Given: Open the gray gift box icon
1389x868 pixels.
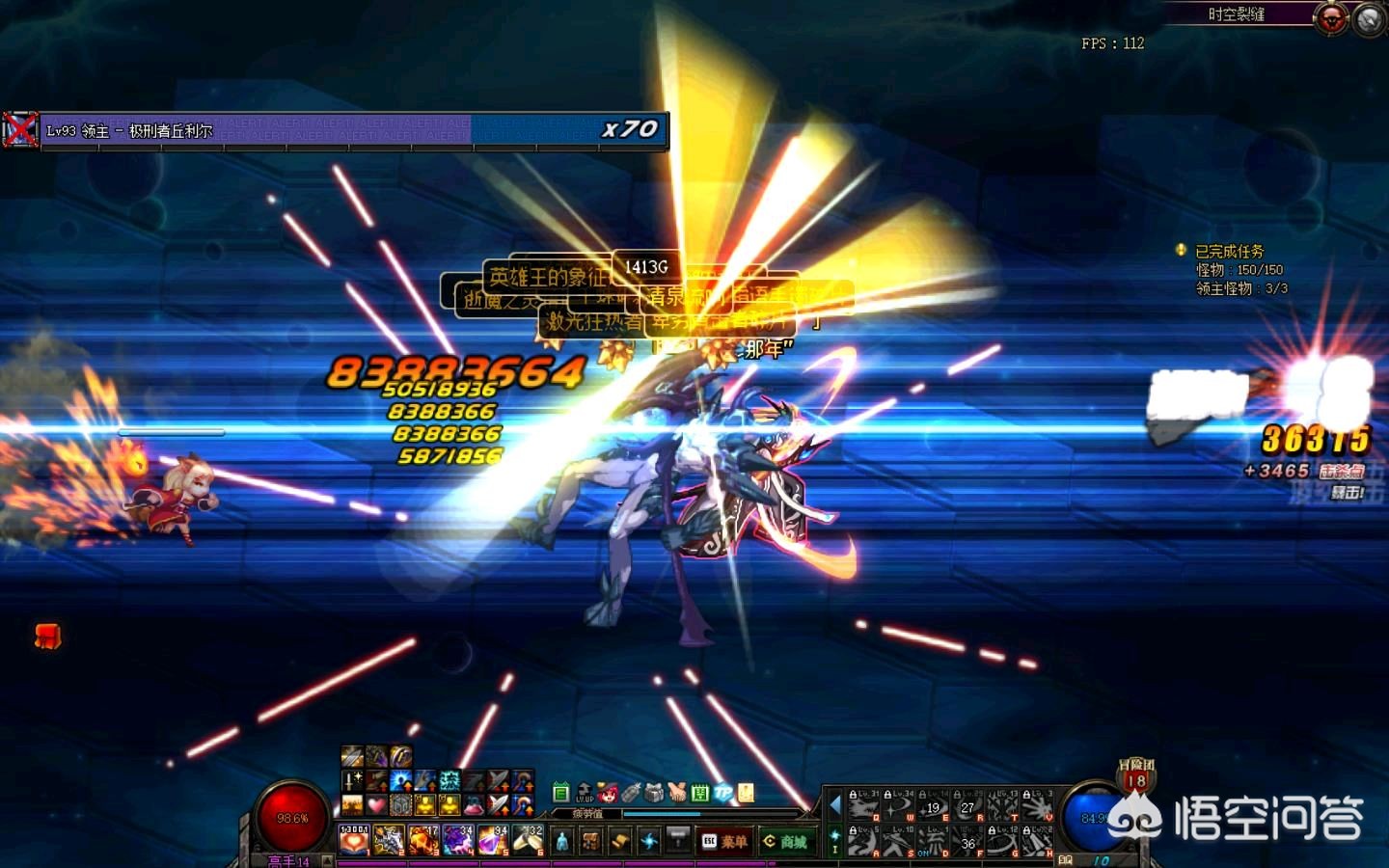Looking at the screenshot, I should (654, 793).
